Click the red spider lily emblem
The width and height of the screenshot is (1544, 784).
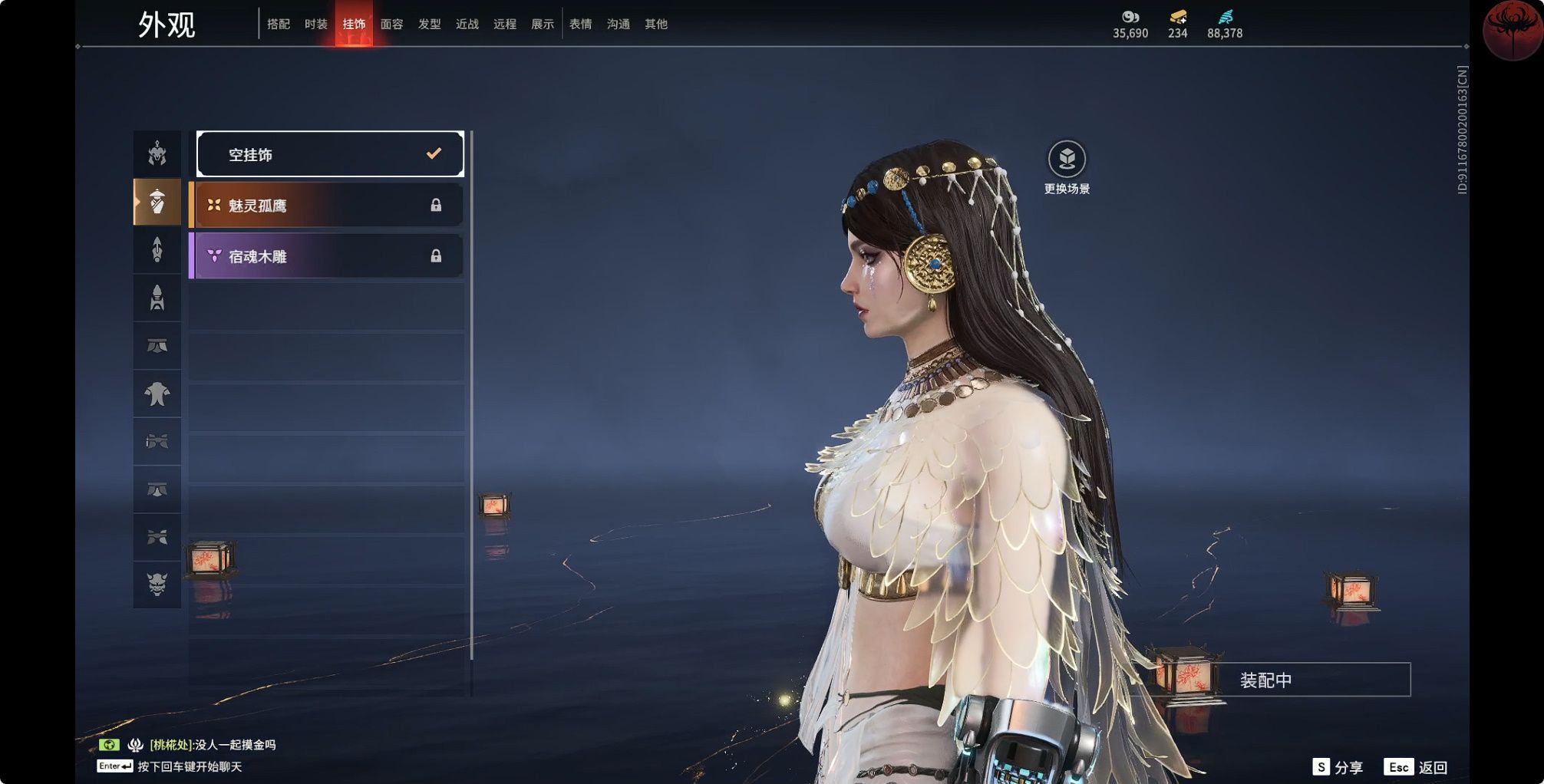[x=1511, y=29]
